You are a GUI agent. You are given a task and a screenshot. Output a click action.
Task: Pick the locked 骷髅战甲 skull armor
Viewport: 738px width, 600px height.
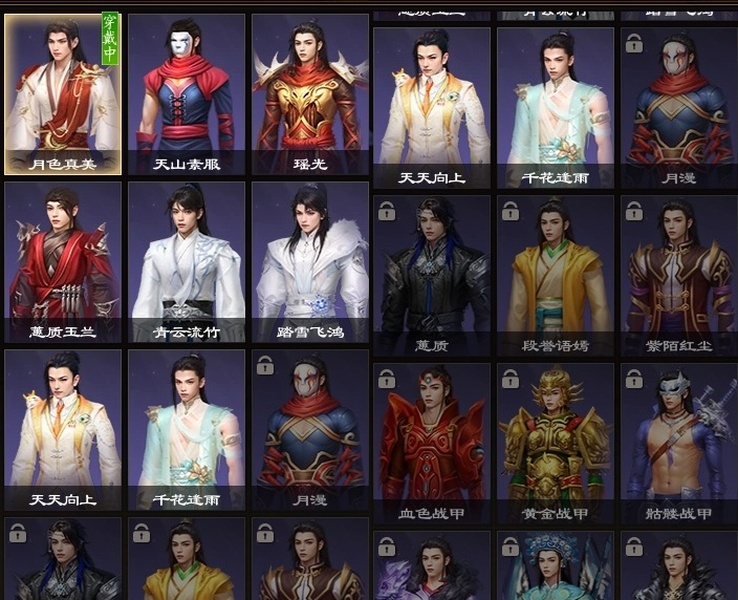click(x=679, y=443)
